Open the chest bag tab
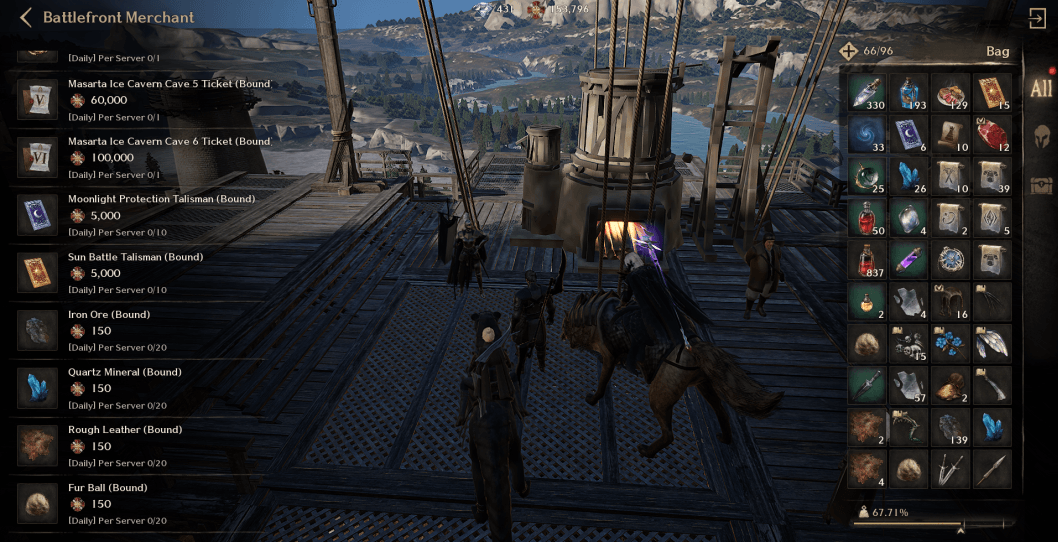This screenshot has width=1058, height=542. pyautogui.click(x=1041, y=185)
